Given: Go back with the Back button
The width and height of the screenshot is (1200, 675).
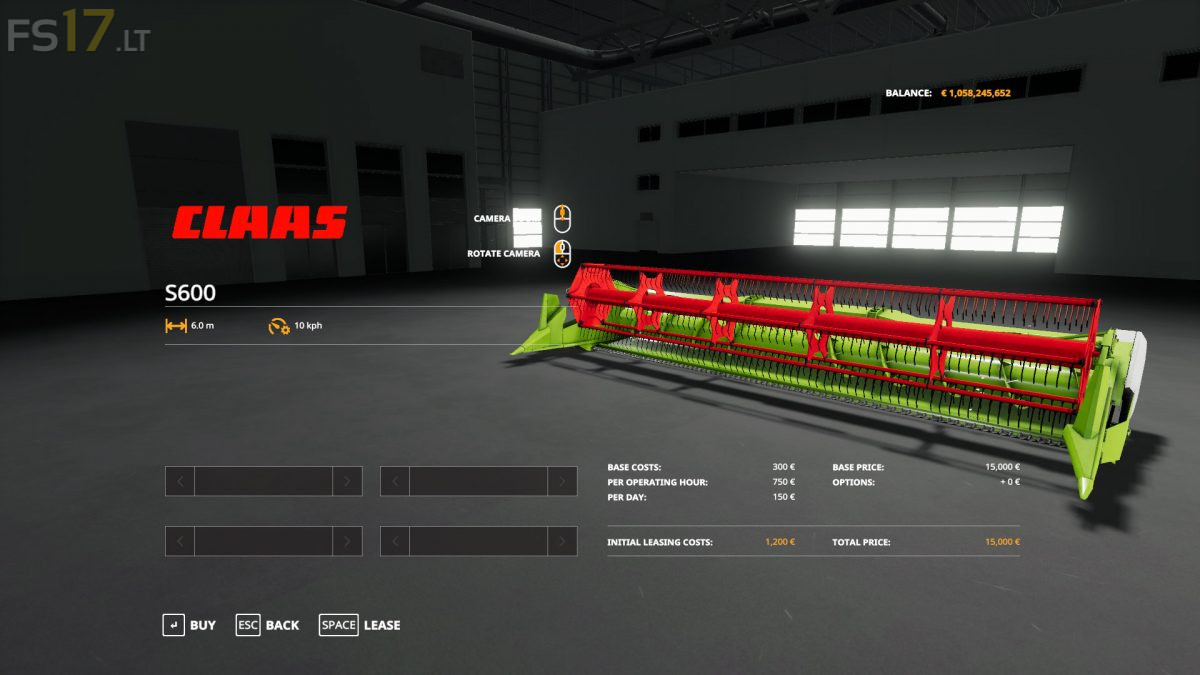Looking at the screenshot, I should [268, 625].
